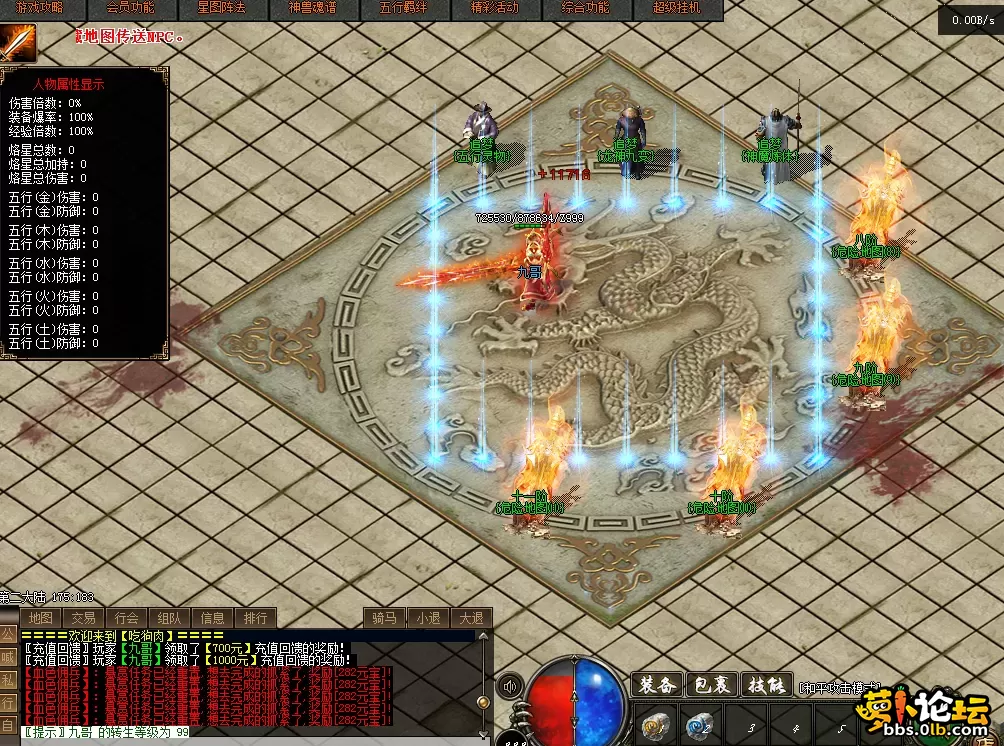
Task: Open the 五行羁绊 five elements menu
Action: click(403, 8)
